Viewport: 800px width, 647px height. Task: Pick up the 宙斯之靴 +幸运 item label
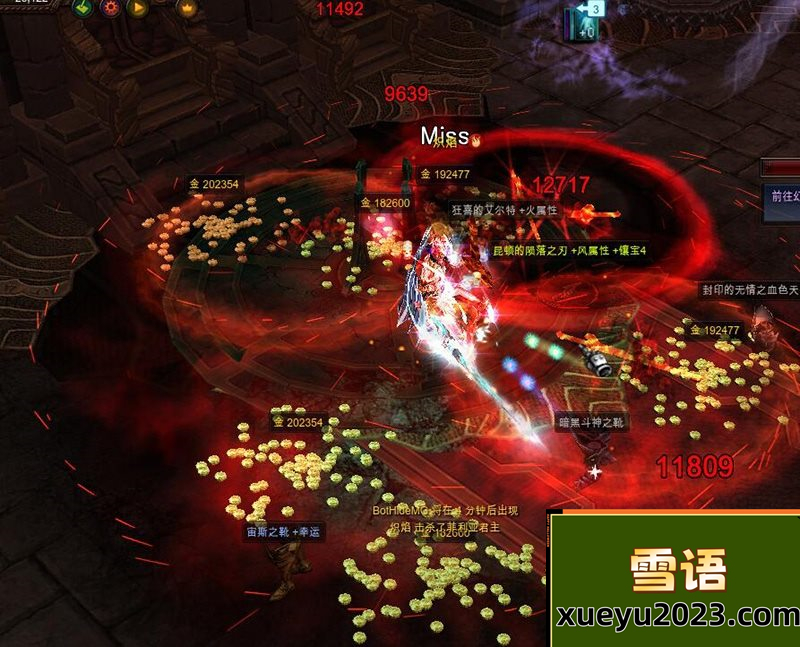pyautogui.click(x=284, y=532)
